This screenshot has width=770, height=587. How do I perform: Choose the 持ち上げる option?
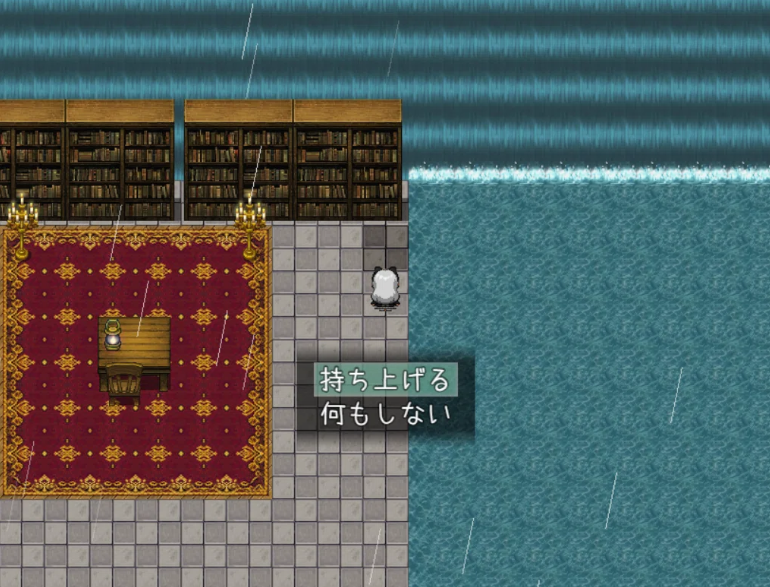point(385,380)
